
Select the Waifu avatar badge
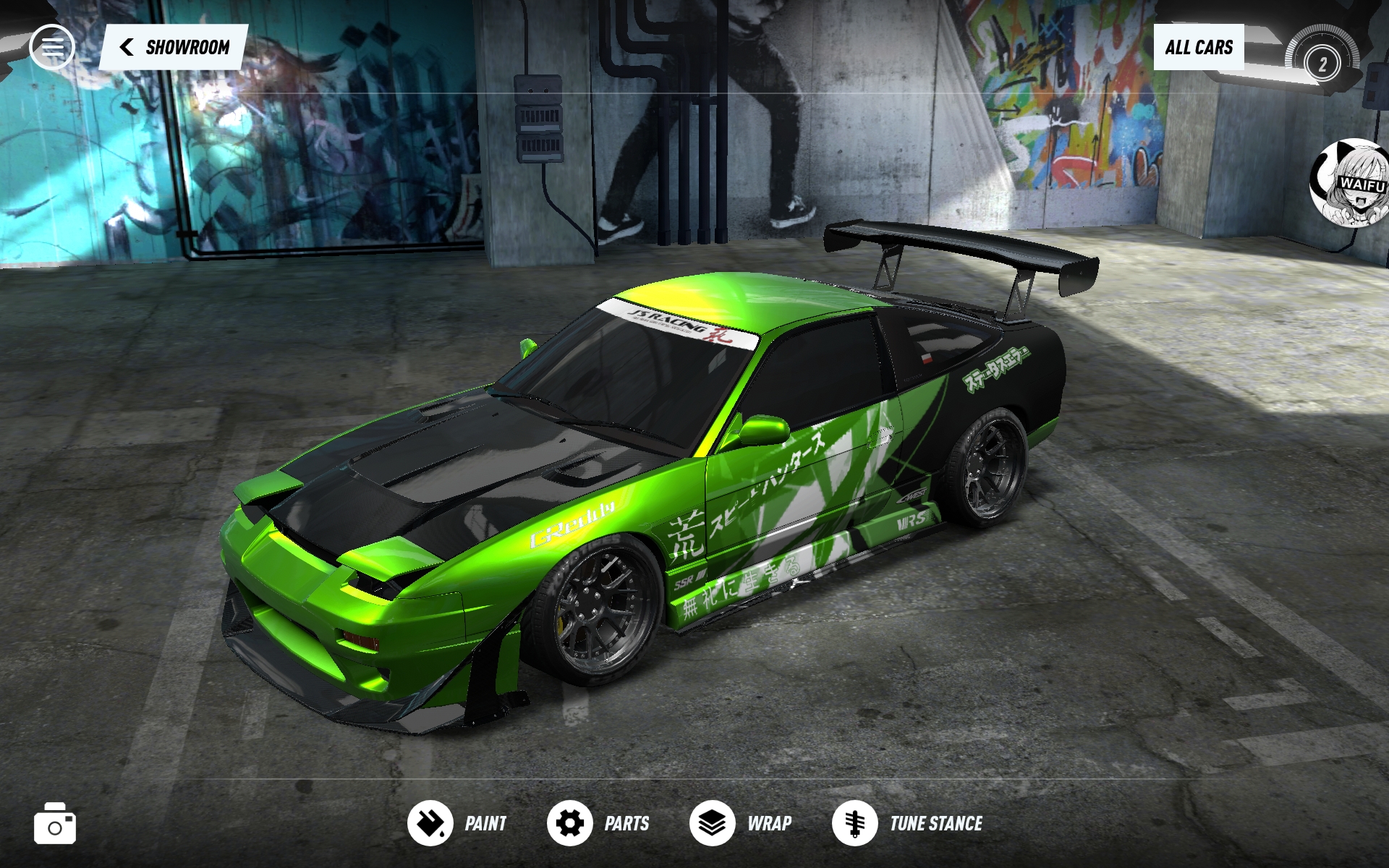coord(1351,182)
